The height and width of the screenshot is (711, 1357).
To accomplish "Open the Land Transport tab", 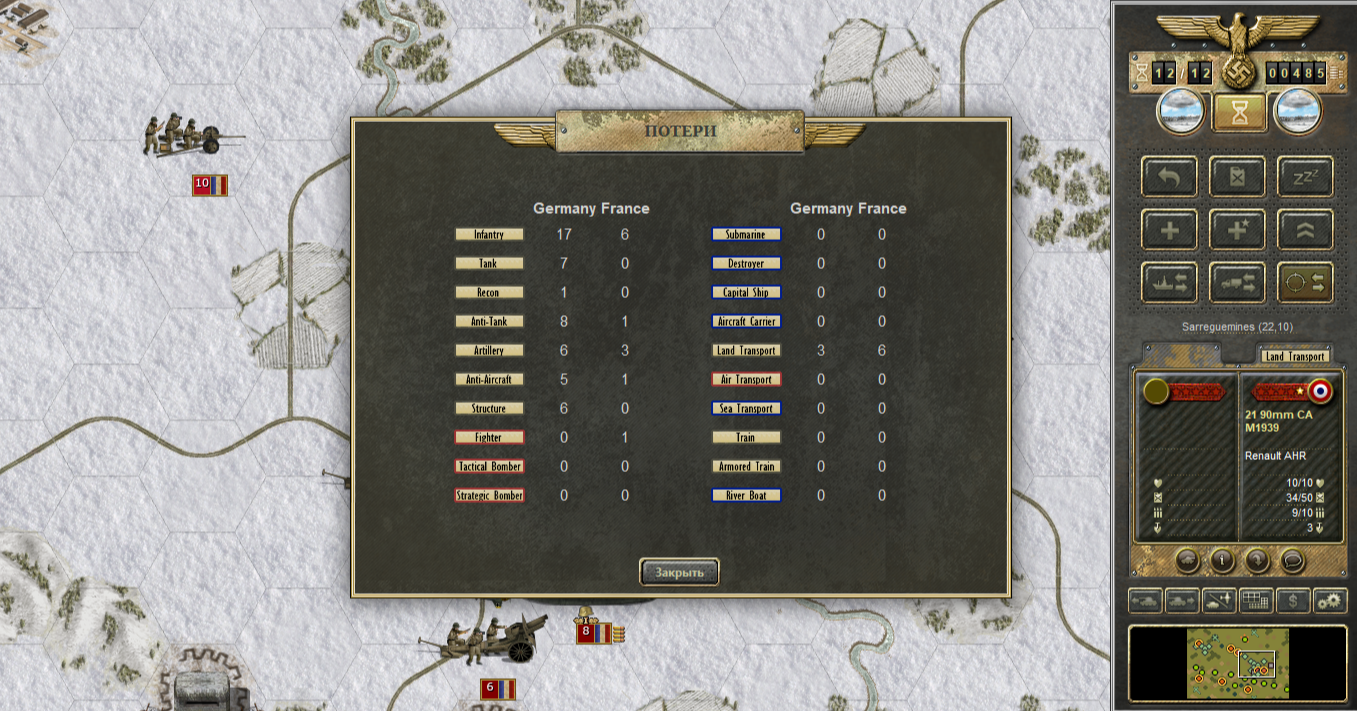I will click(1294, 356).
